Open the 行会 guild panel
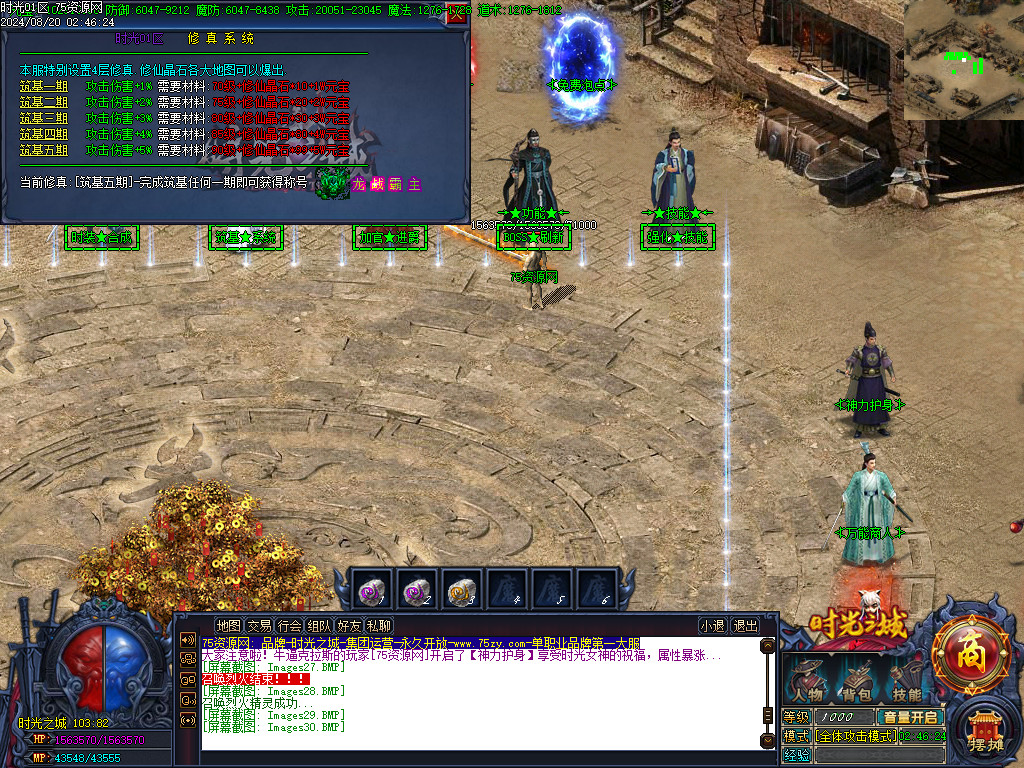Viewport: 1024px width, 768px height. [x=290, y=626]
